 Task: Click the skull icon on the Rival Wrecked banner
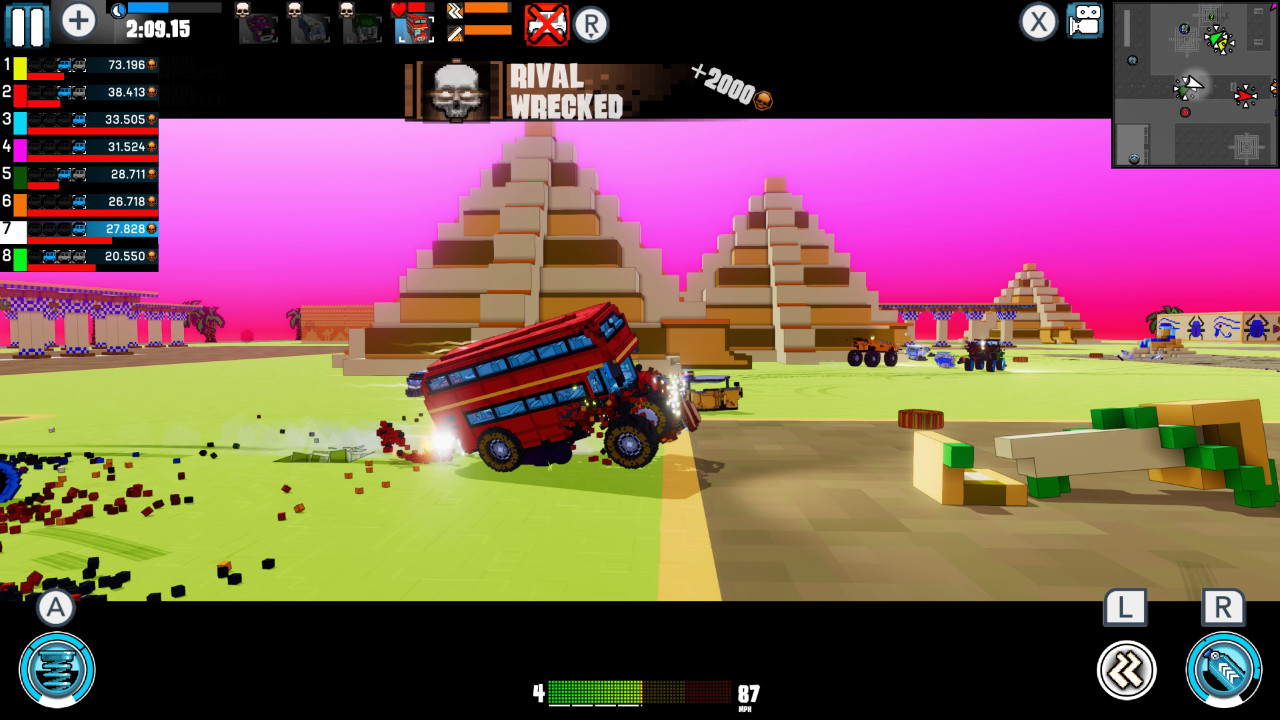pyautogui.click(x=456, y=88)
